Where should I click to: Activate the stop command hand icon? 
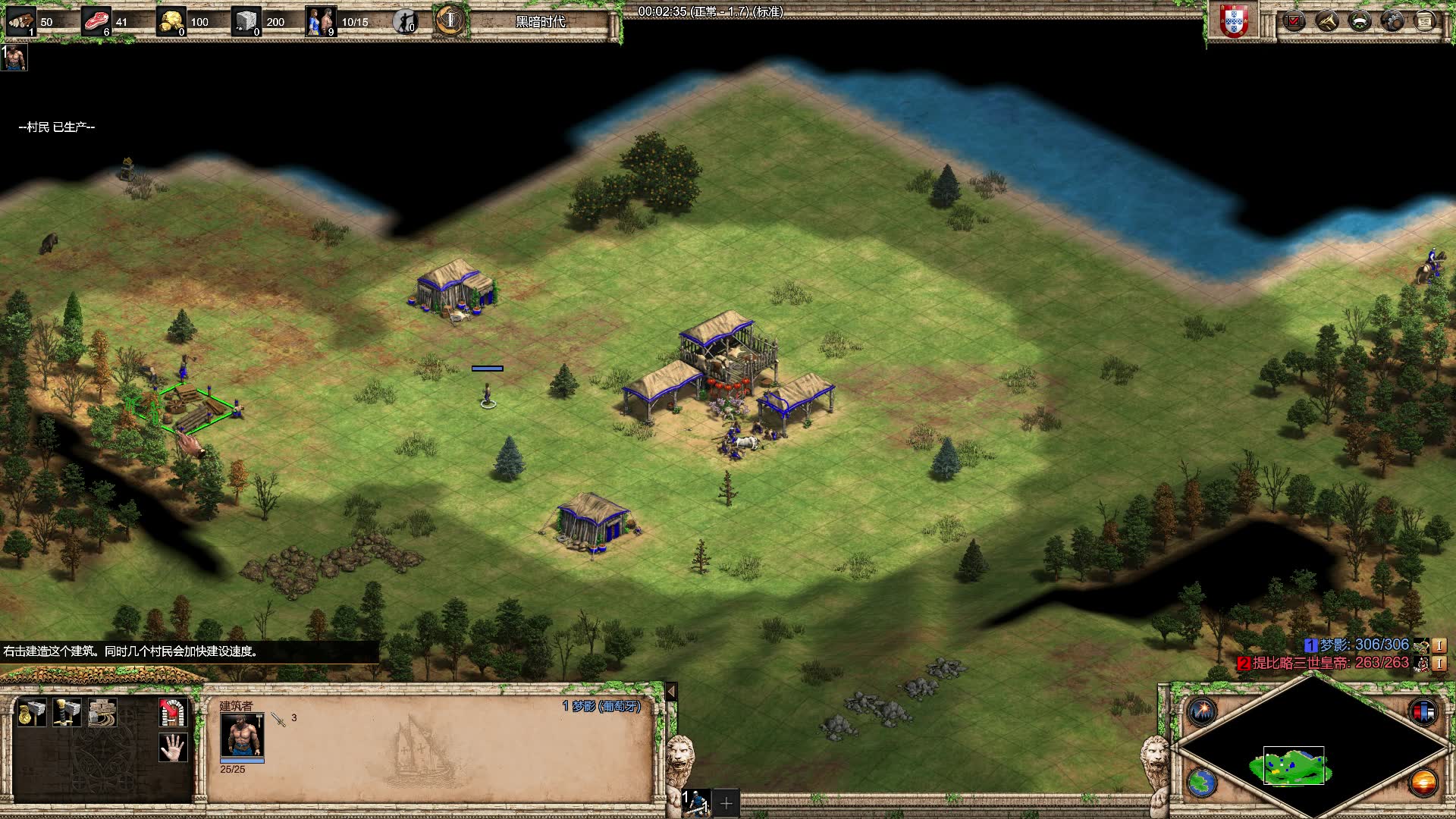click(173, 748)
